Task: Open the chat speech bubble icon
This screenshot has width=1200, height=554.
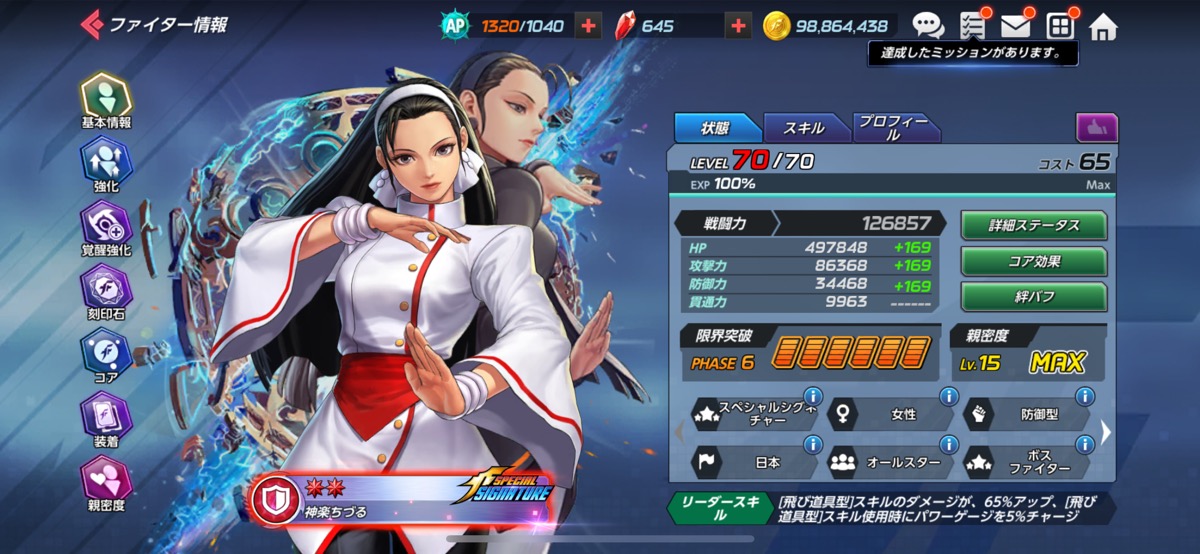Action: [x=928, y=26]
